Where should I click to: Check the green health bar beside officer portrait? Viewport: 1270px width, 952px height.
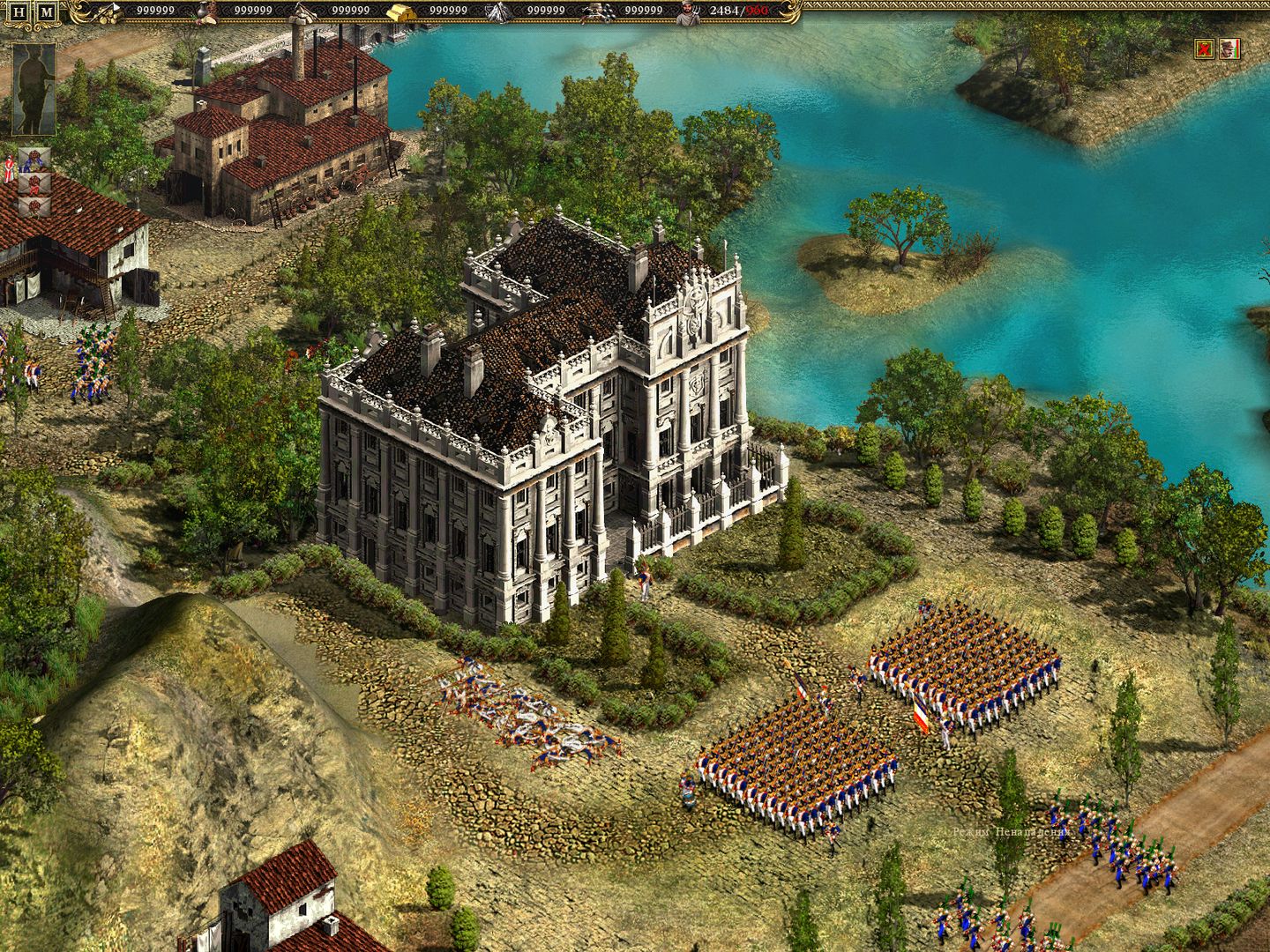tap(1236, 50)
